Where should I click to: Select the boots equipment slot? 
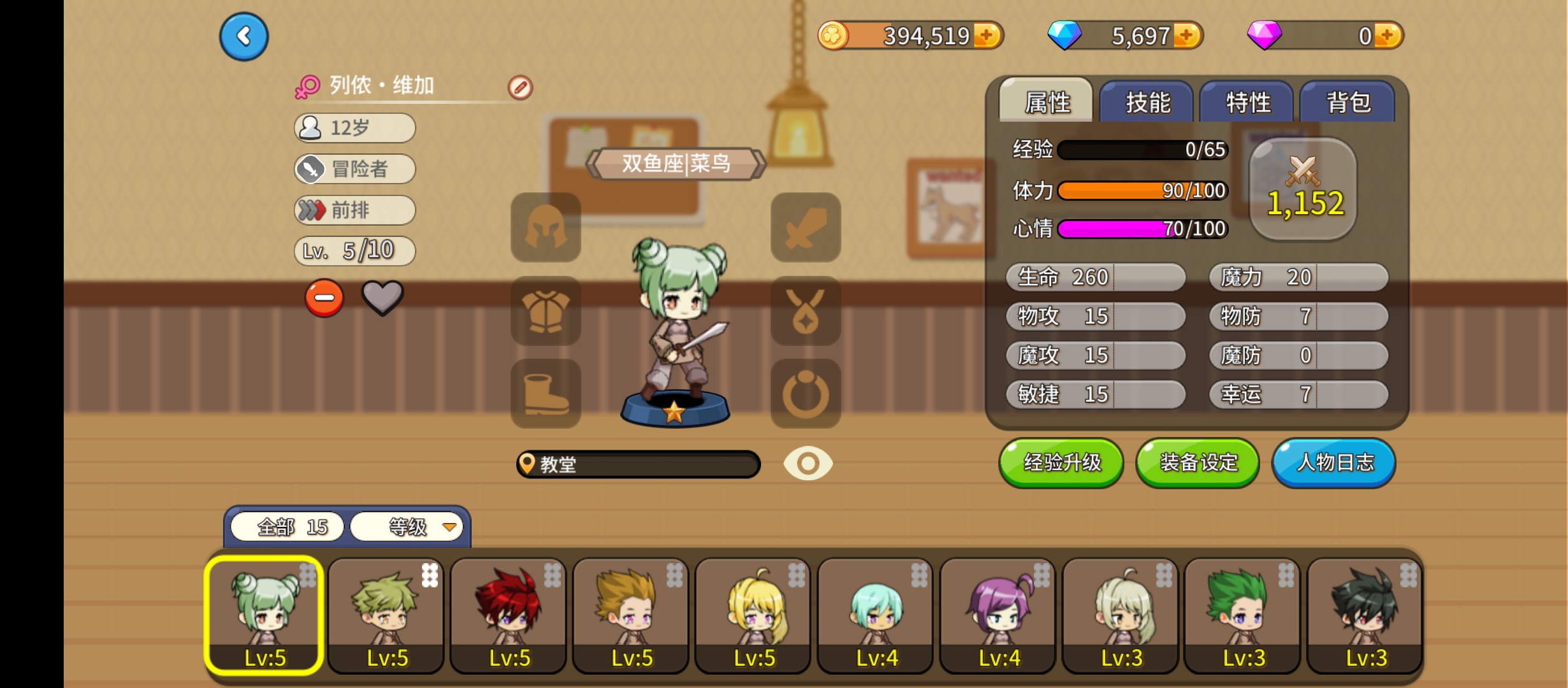click(546, 394)
